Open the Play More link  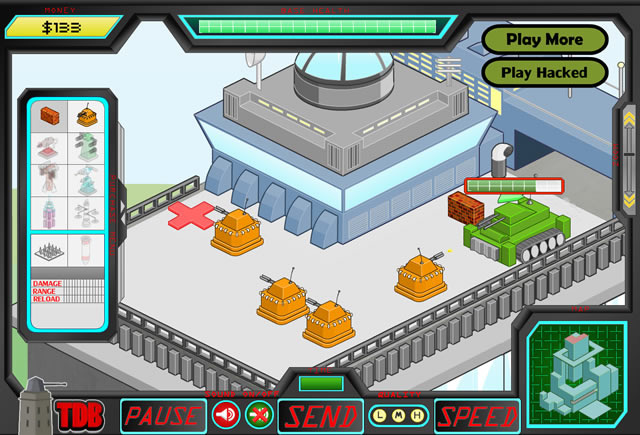pos(544,40)
